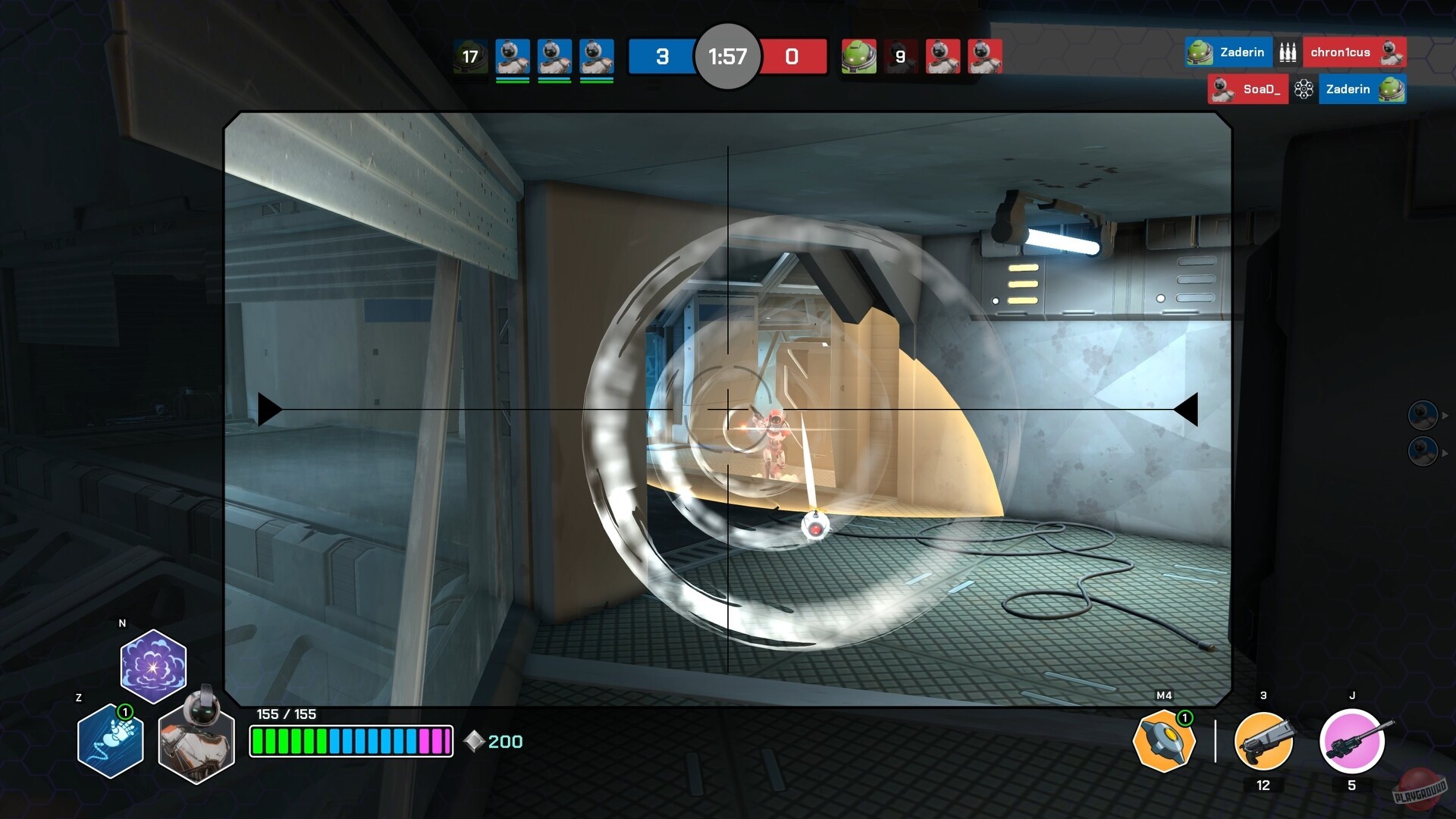Select the smoke grenade ability icon above N

pyautogui.click(x=152, y=664)
